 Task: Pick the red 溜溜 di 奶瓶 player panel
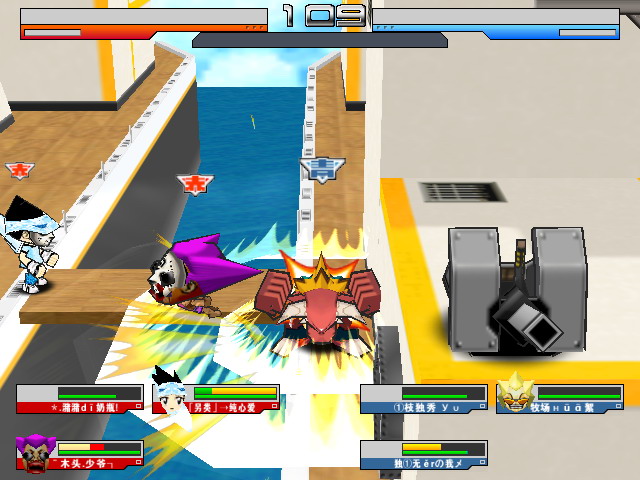tap(80, 399)
